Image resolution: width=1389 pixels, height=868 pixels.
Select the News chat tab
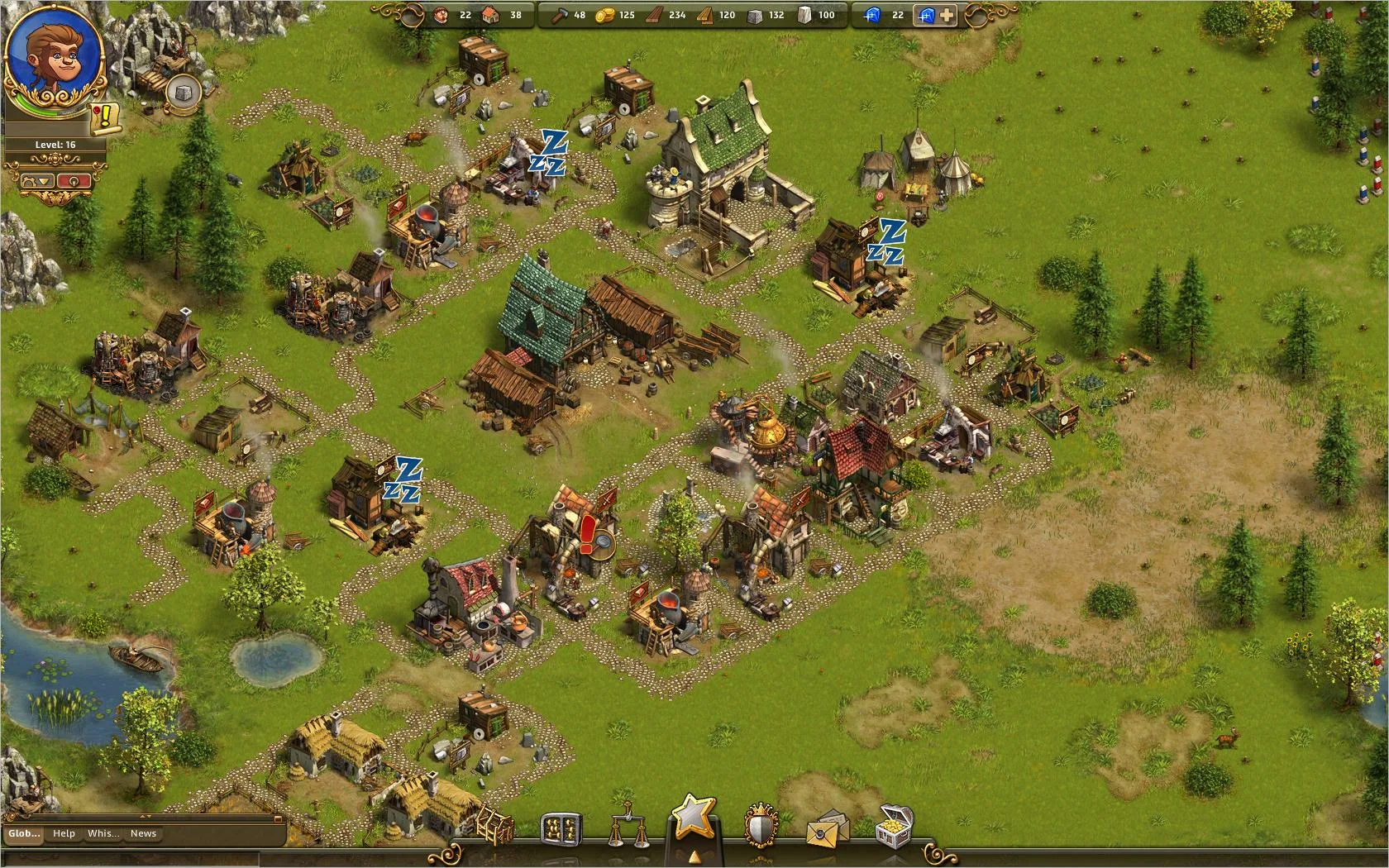tap(143, 833)
